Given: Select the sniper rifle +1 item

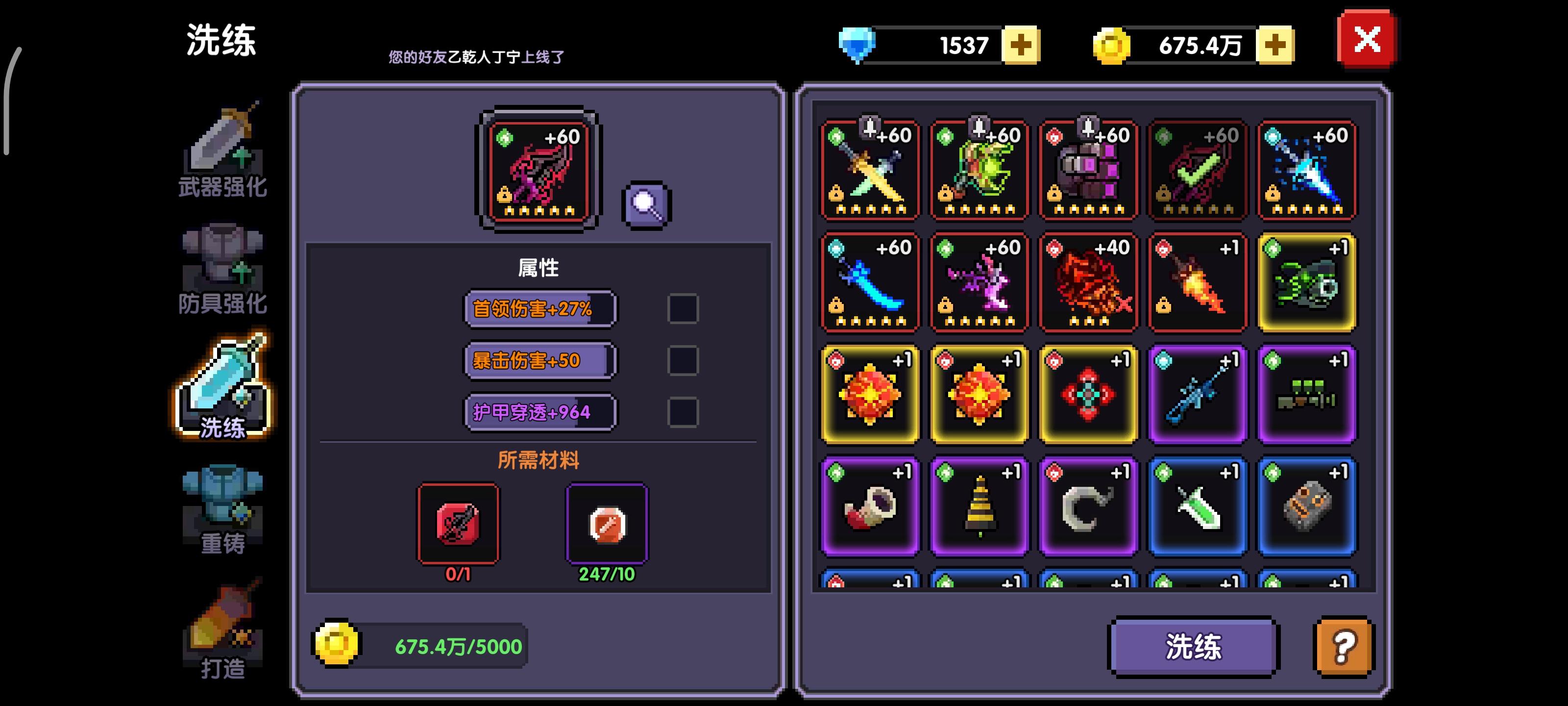Looking at the screenshot, I should coord(1197,393).
